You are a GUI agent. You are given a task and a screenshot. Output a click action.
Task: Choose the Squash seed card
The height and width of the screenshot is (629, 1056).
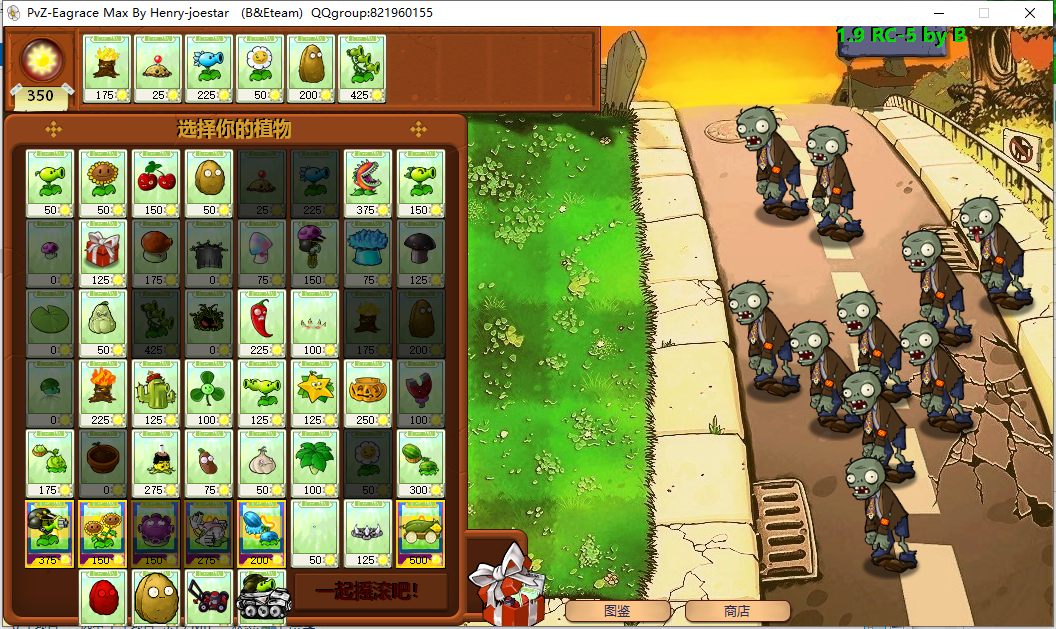click(103, 323)
